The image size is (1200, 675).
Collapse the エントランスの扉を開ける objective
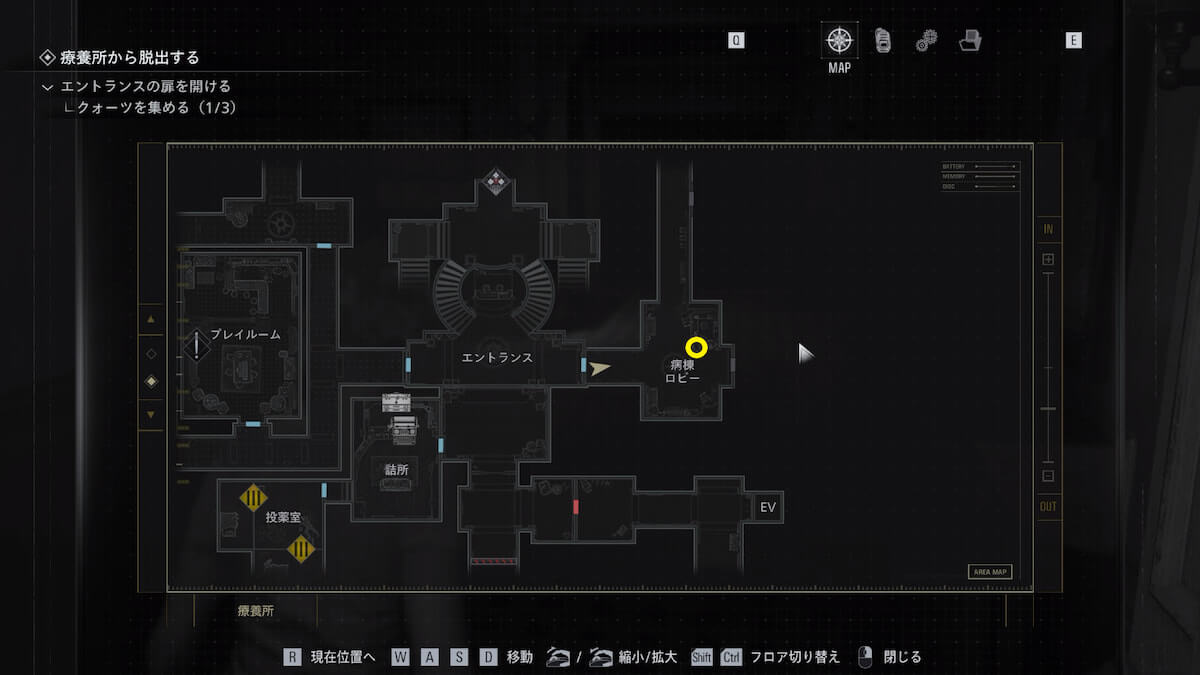(47, 87)
